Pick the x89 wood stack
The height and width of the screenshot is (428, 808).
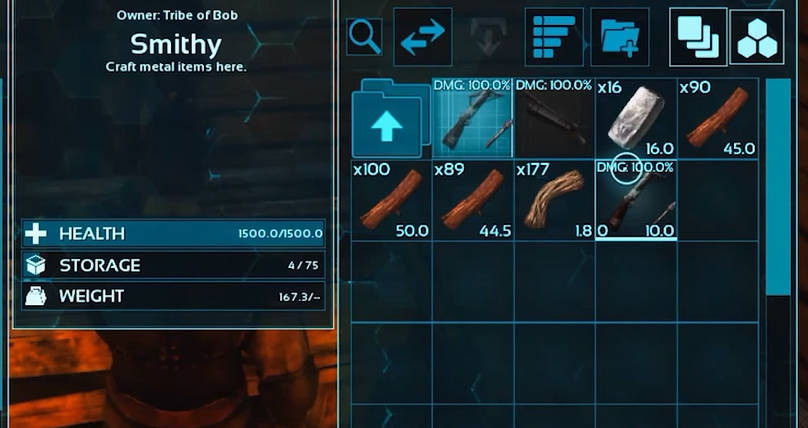click(472, 200)
